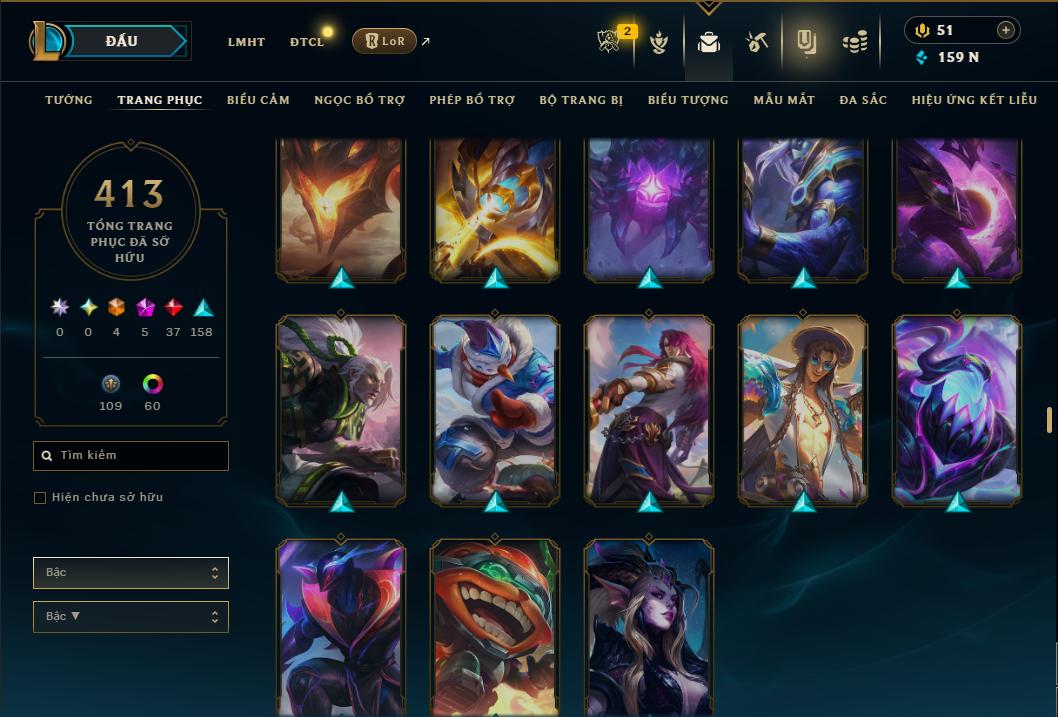Click the ĐẤU play button
Viewport: 1058px width, 717px height.
click(122, 41)
